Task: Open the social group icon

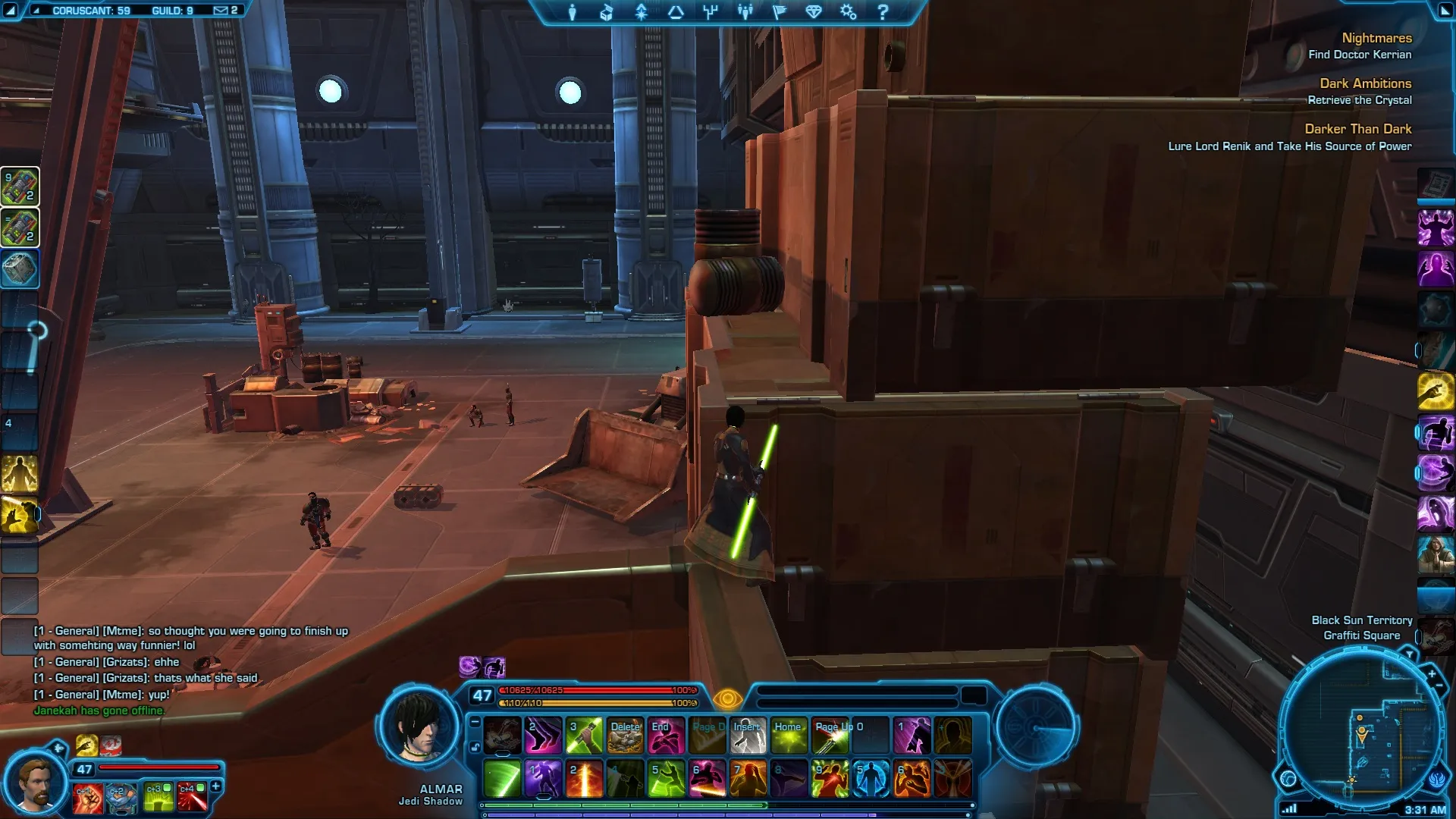Action: 745,12
